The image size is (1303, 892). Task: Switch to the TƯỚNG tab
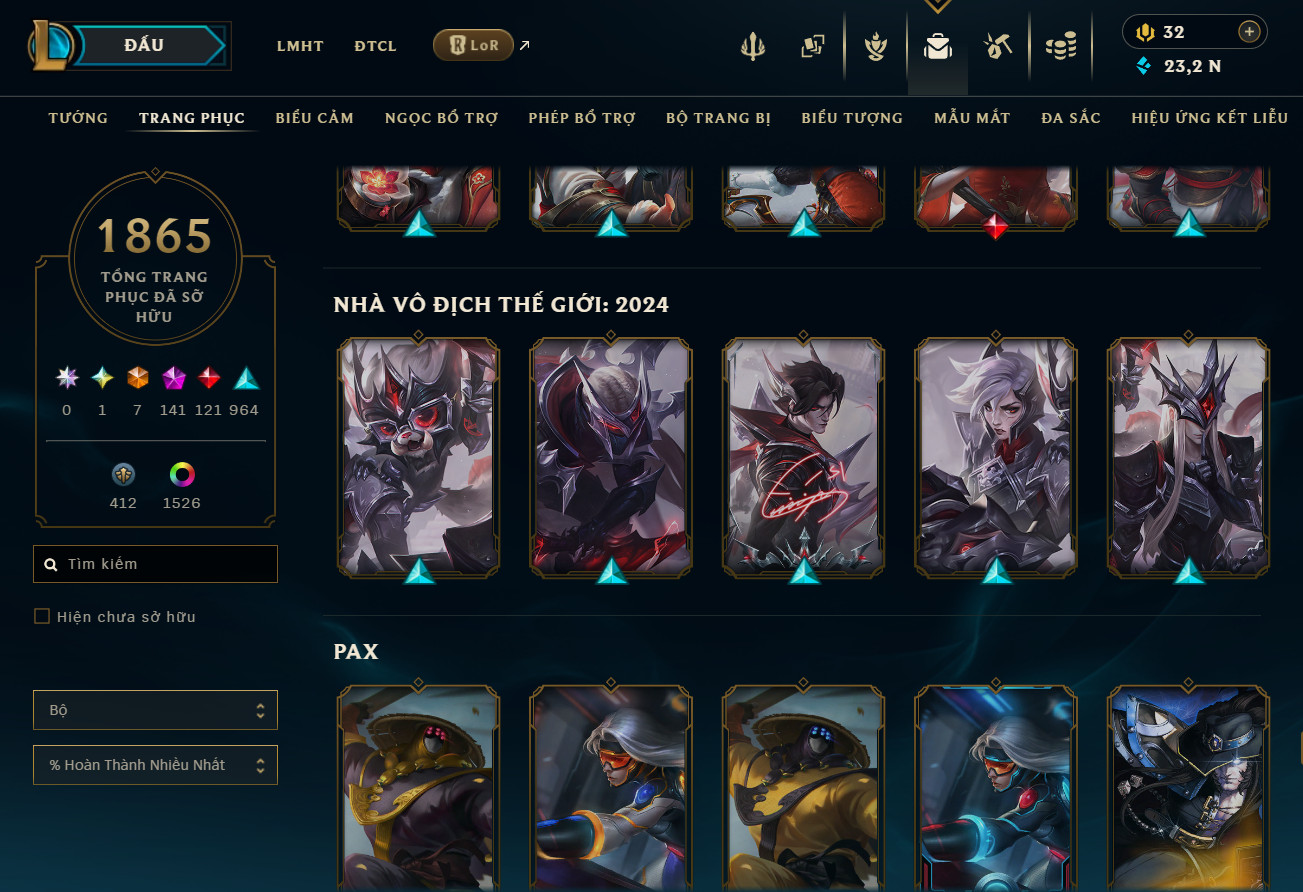78,118
